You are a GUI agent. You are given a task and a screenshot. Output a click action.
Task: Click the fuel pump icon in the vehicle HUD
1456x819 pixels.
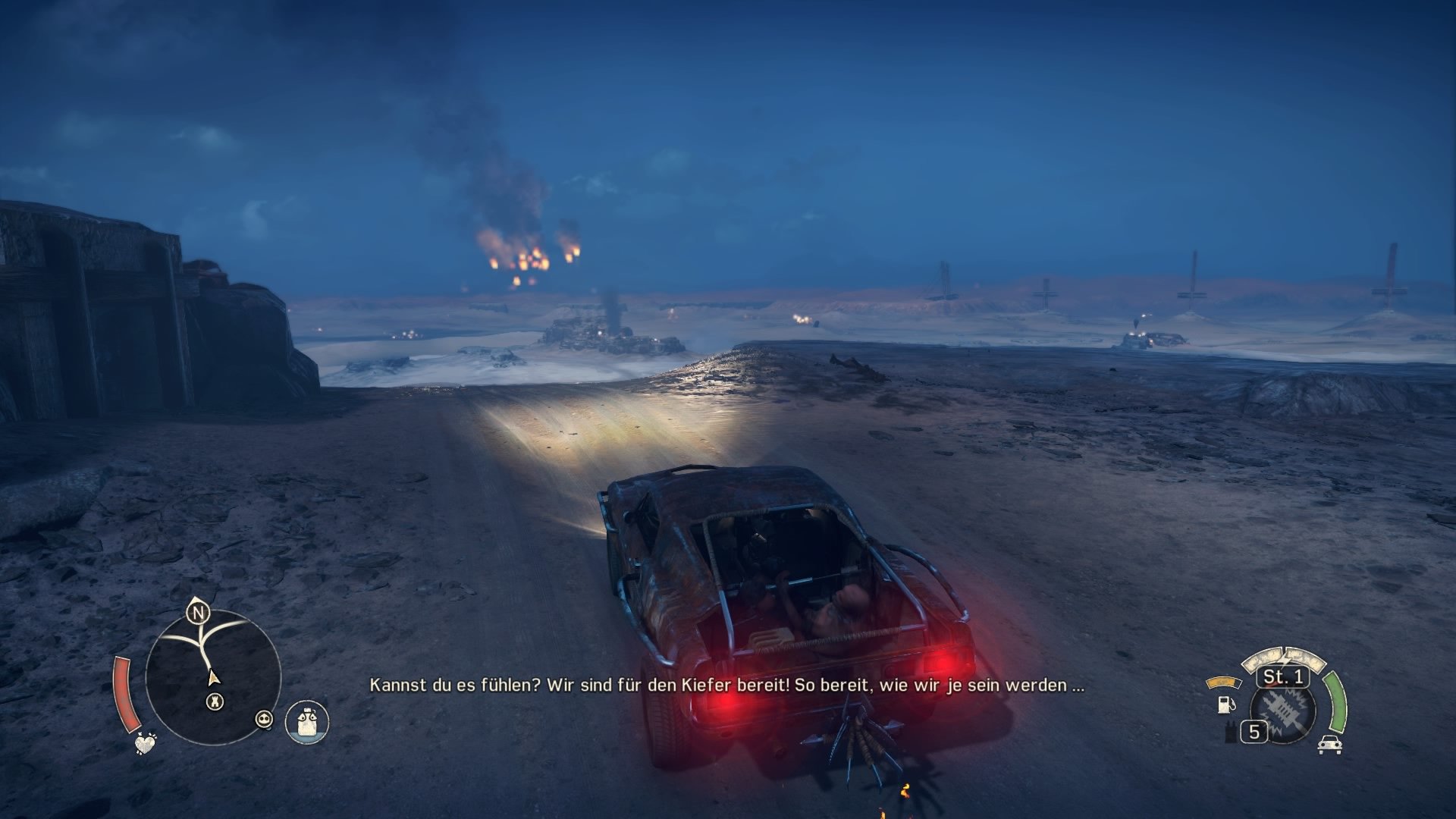click(x=1226, y=705)
